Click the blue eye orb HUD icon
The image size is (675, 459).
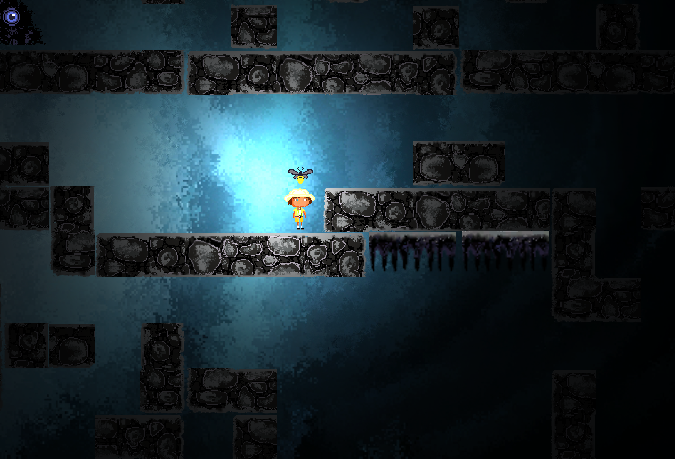tap(12, 17)
